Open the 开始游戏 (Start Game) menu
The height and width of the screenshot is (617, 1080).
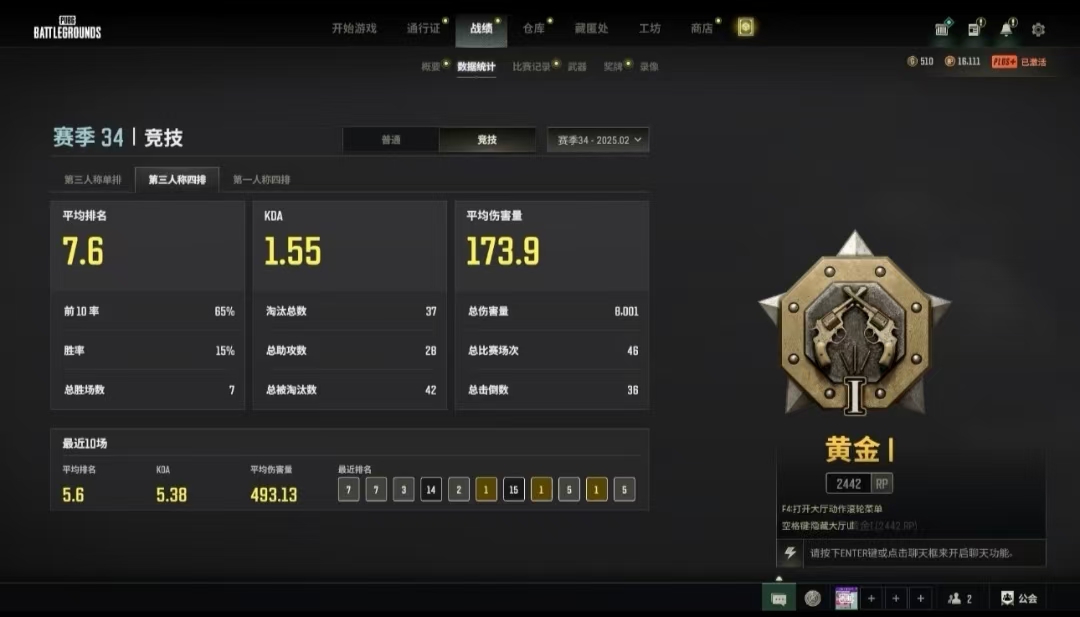tap(354, 29)
